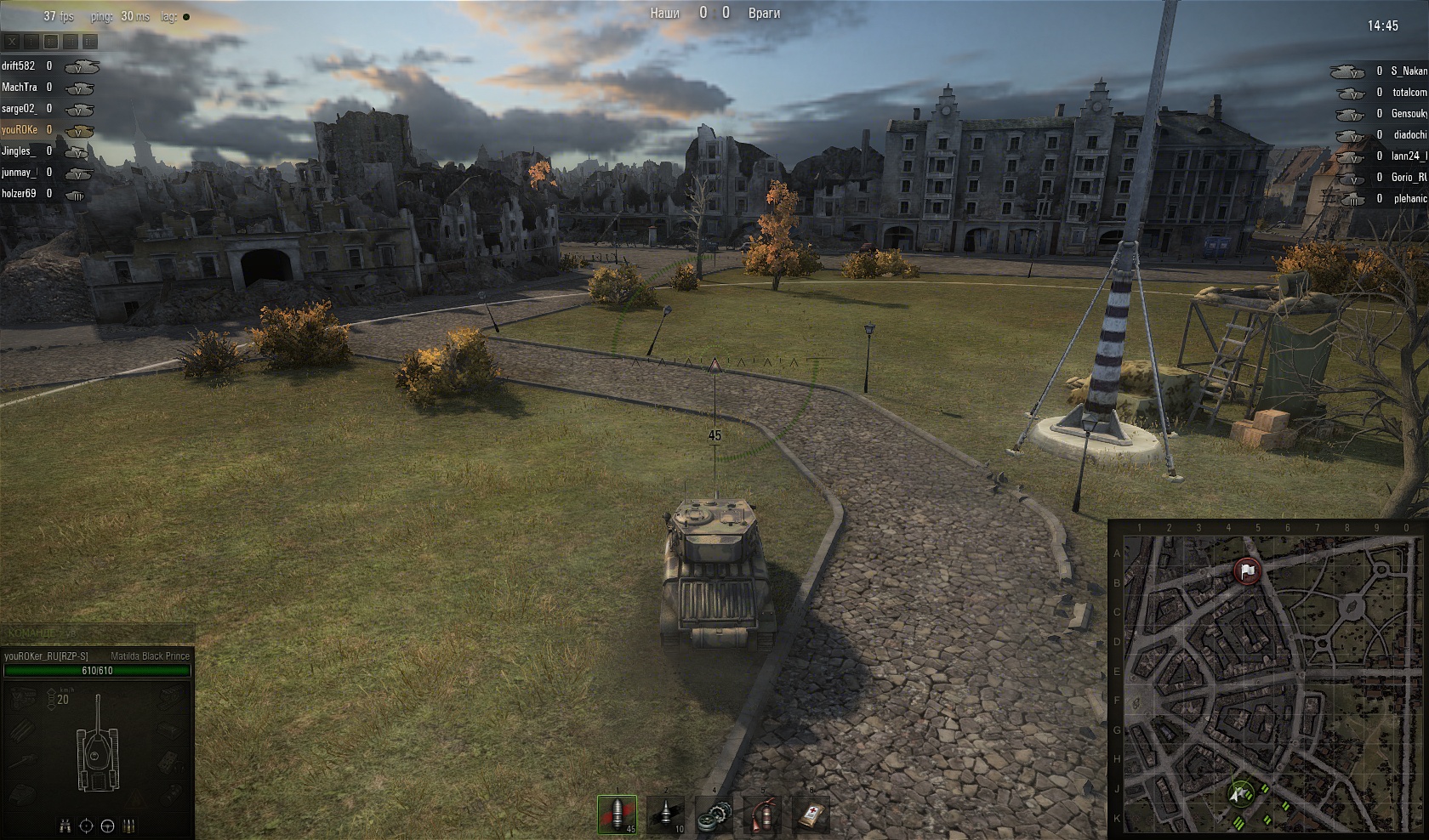This screenshot has height=840, width=1429.
Task: Click the minimap
Action: [x=1267, y=680]
